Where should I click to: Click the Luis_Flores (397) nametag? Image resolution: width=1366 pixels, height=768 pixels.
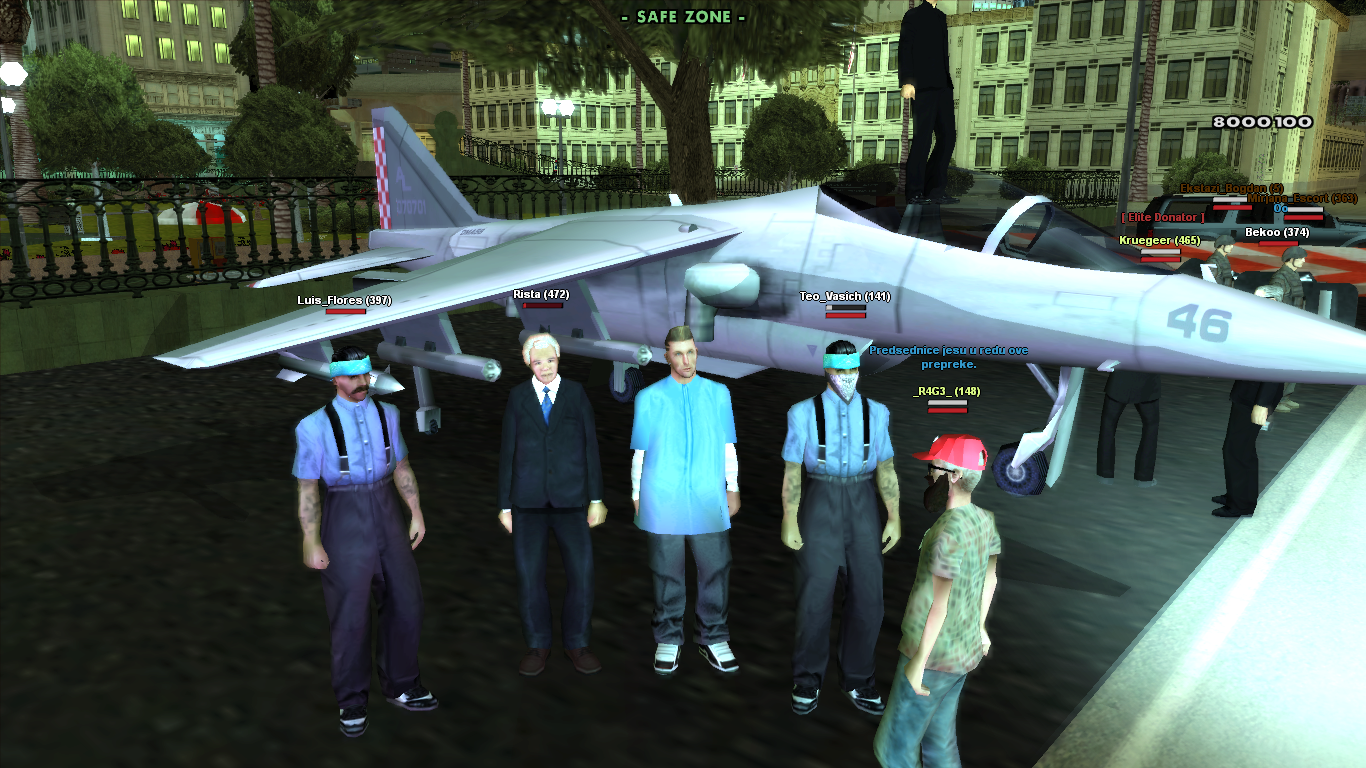click(x=344, y=300)
